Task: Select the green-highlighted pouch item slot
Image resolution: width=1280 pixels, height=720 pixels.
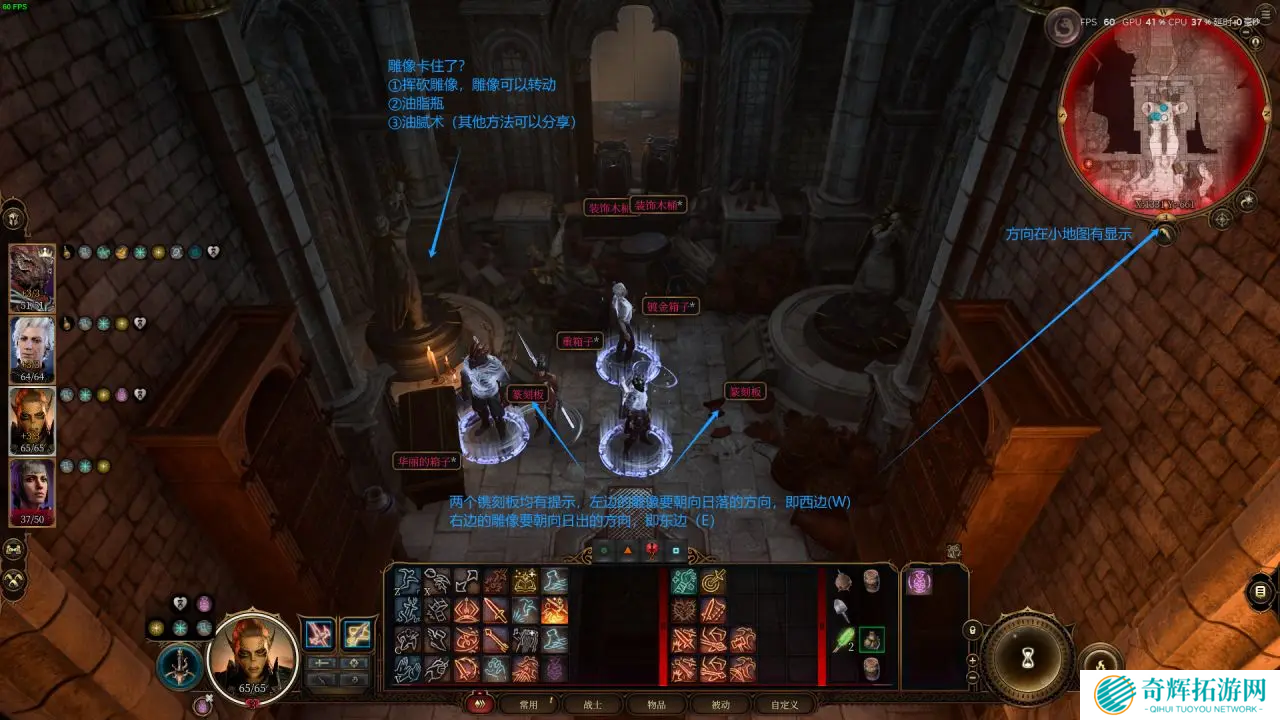Action: coord(871,638)
